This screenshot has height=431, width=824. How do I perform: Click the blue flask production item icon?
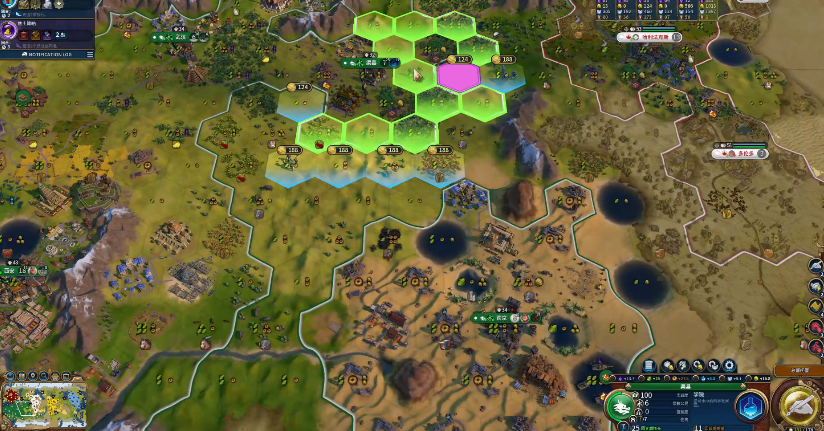click(751, 405)
